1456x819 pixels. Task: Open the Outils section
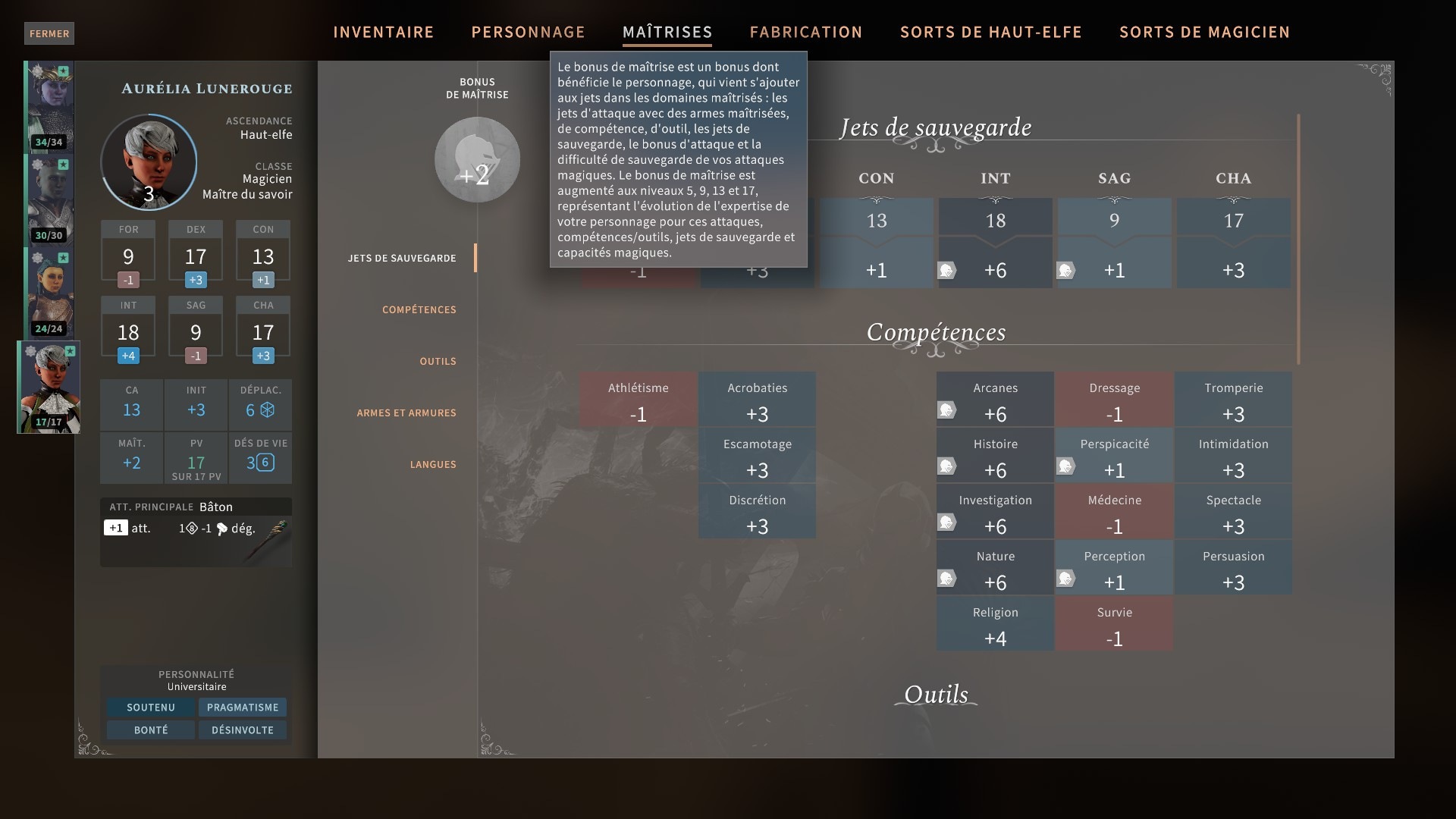438,361
